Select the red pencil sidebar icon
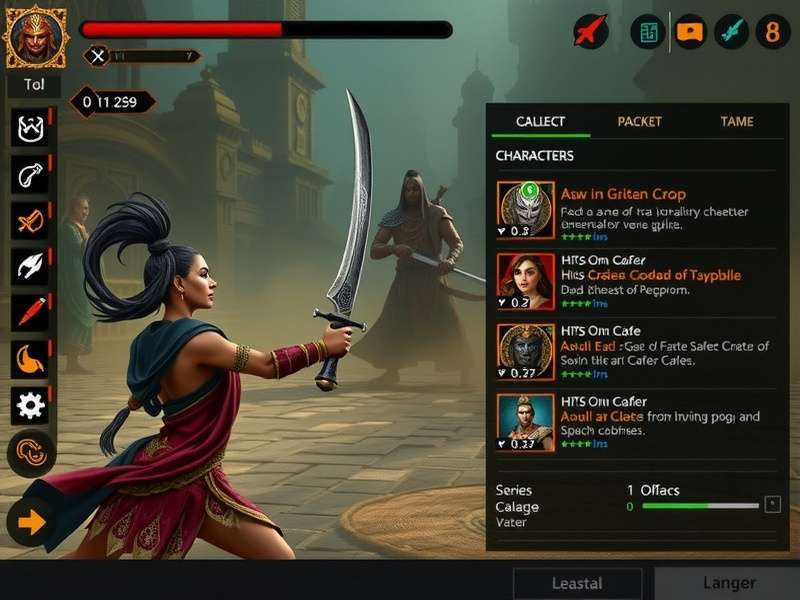800x600 pixels. (x=30, y=313)
